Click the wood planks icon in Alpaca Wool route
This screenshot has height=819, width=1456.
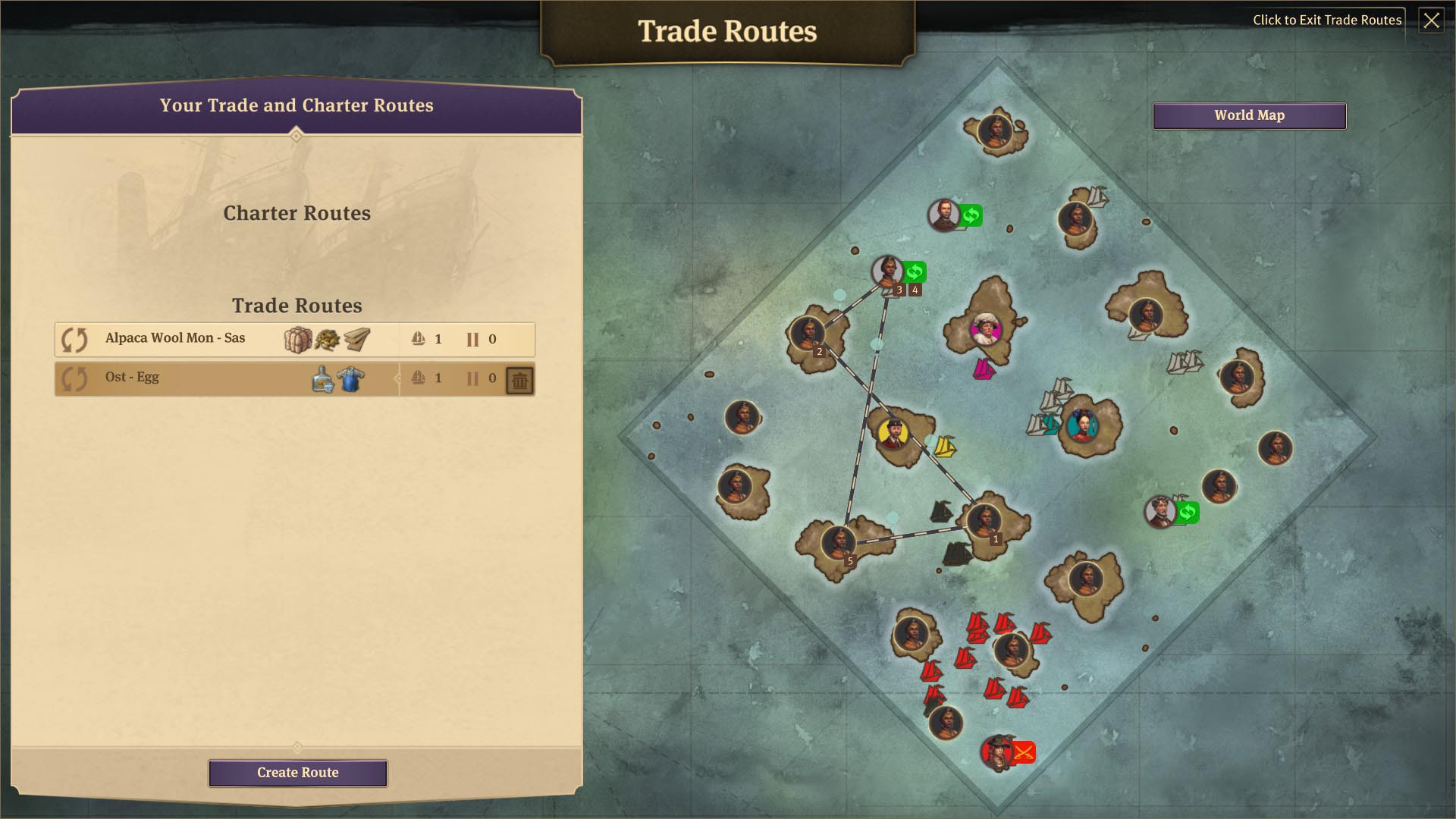pos(356,339)
